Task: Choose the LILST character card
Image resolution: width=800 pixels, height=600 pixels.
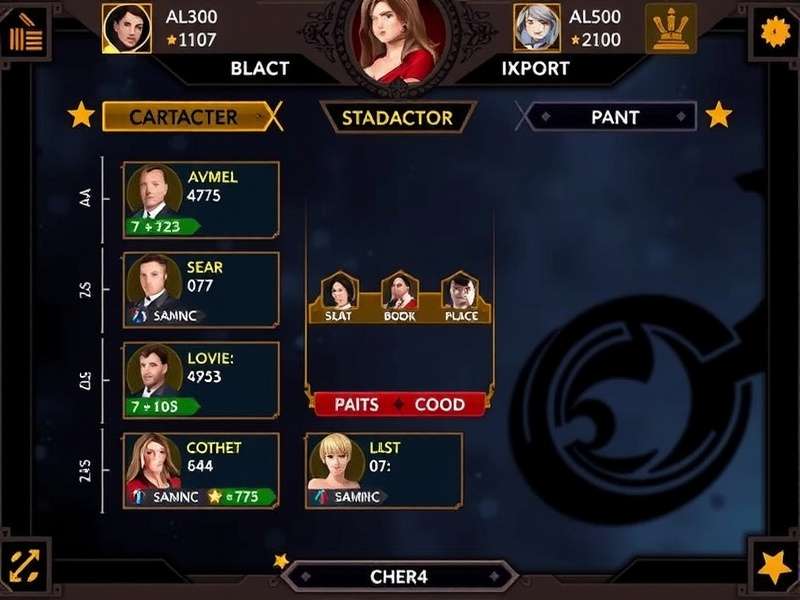Action: [383, 471]
